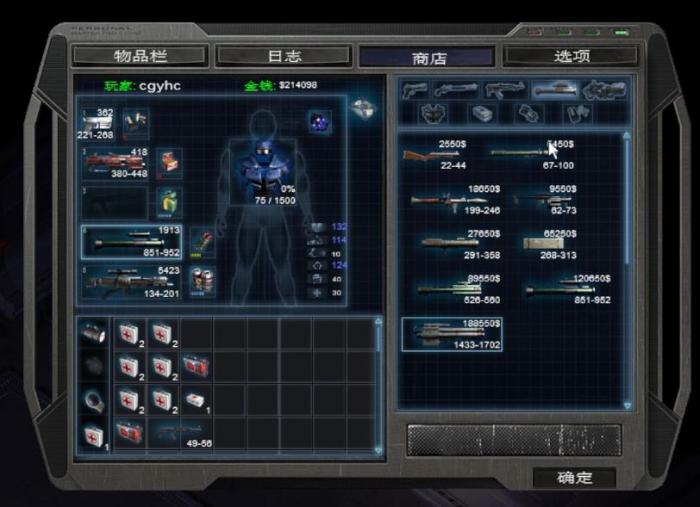The height and width of the screenshot is (507, 700).
Task: Show the shotgun weapon category
Action: (455, 90)
